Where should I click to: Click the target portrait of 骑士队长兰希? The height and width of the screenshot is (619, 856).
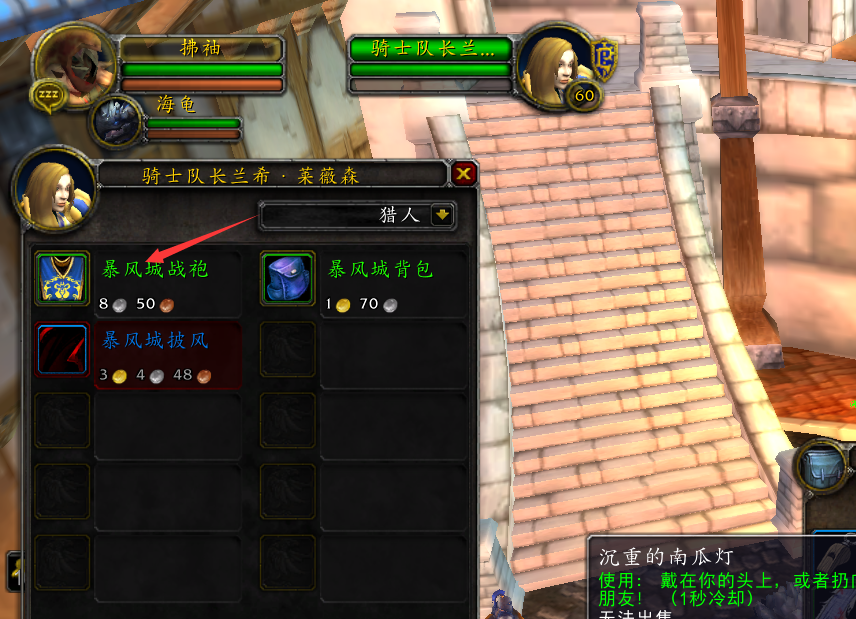click(x=555, y=67)
